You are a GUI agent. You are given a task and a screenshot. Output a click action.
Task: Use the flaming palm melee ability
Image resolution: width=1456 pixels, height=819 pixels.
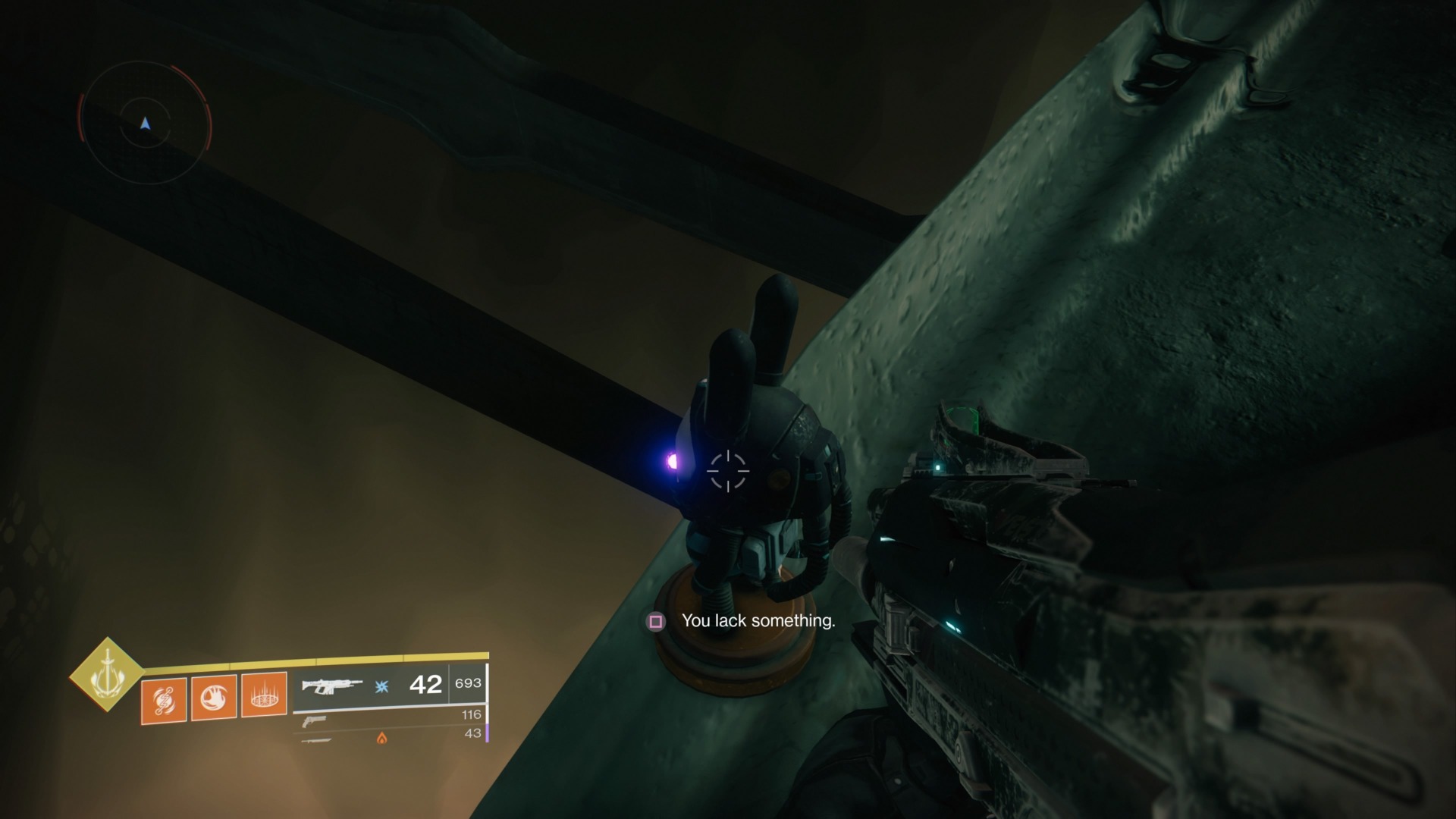tap(213, 697)
